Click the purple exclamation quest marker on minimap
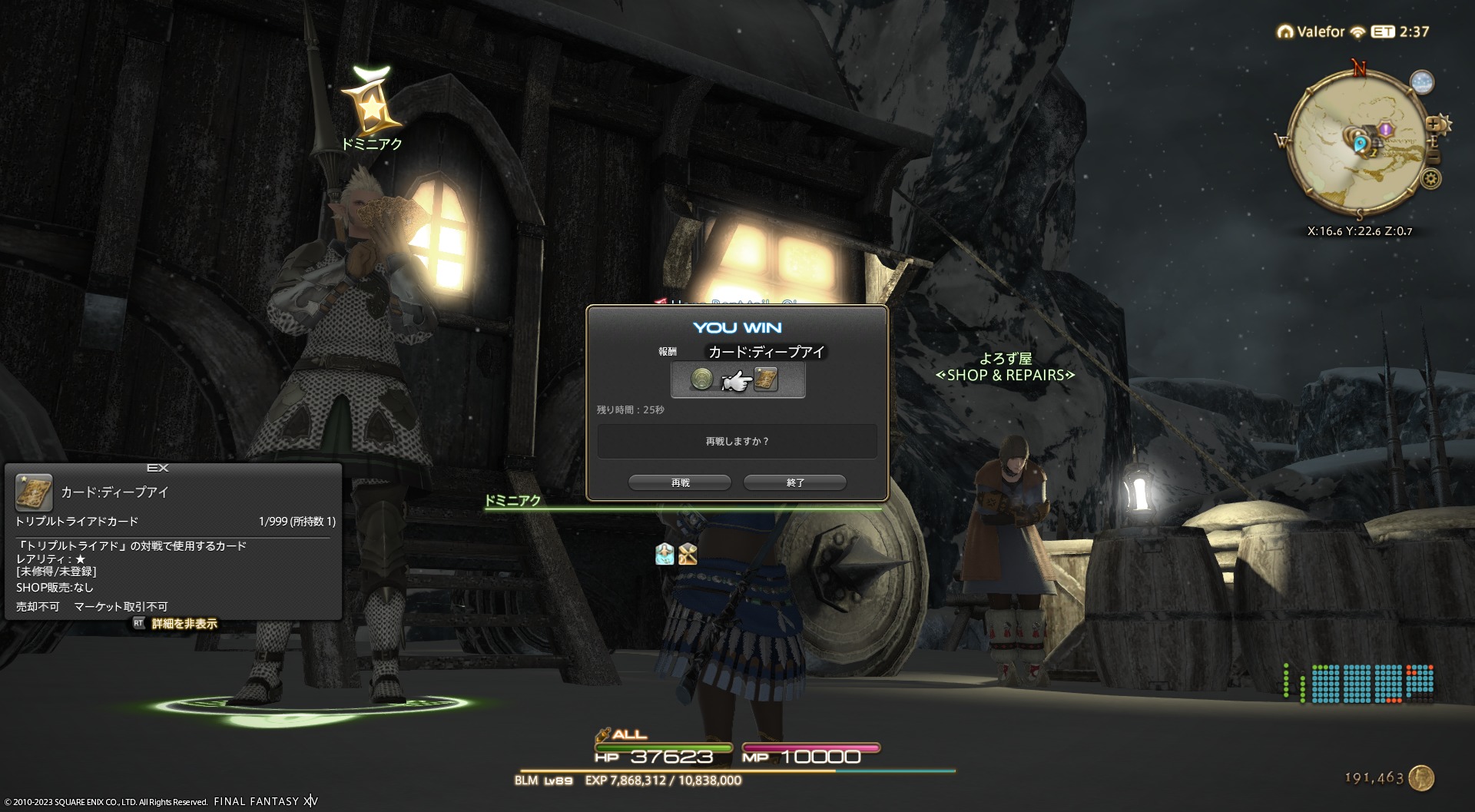This screenshot has height=812, width=1475. 1385,130
